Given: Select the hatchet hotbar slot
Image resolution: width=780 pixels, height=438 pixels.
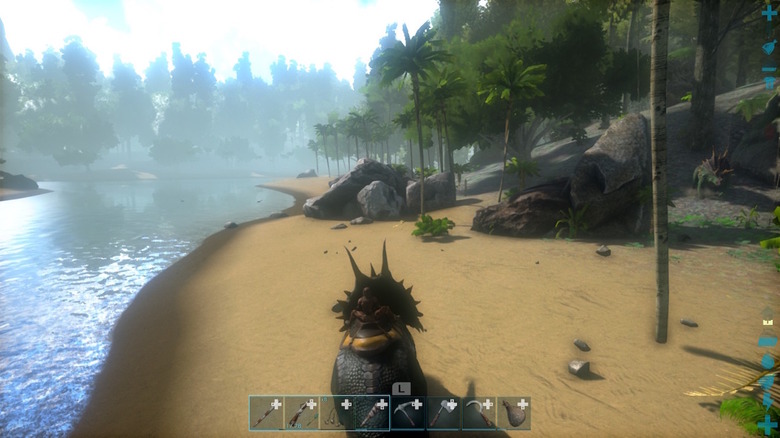Looking at the screenshot, I should 443,413.
